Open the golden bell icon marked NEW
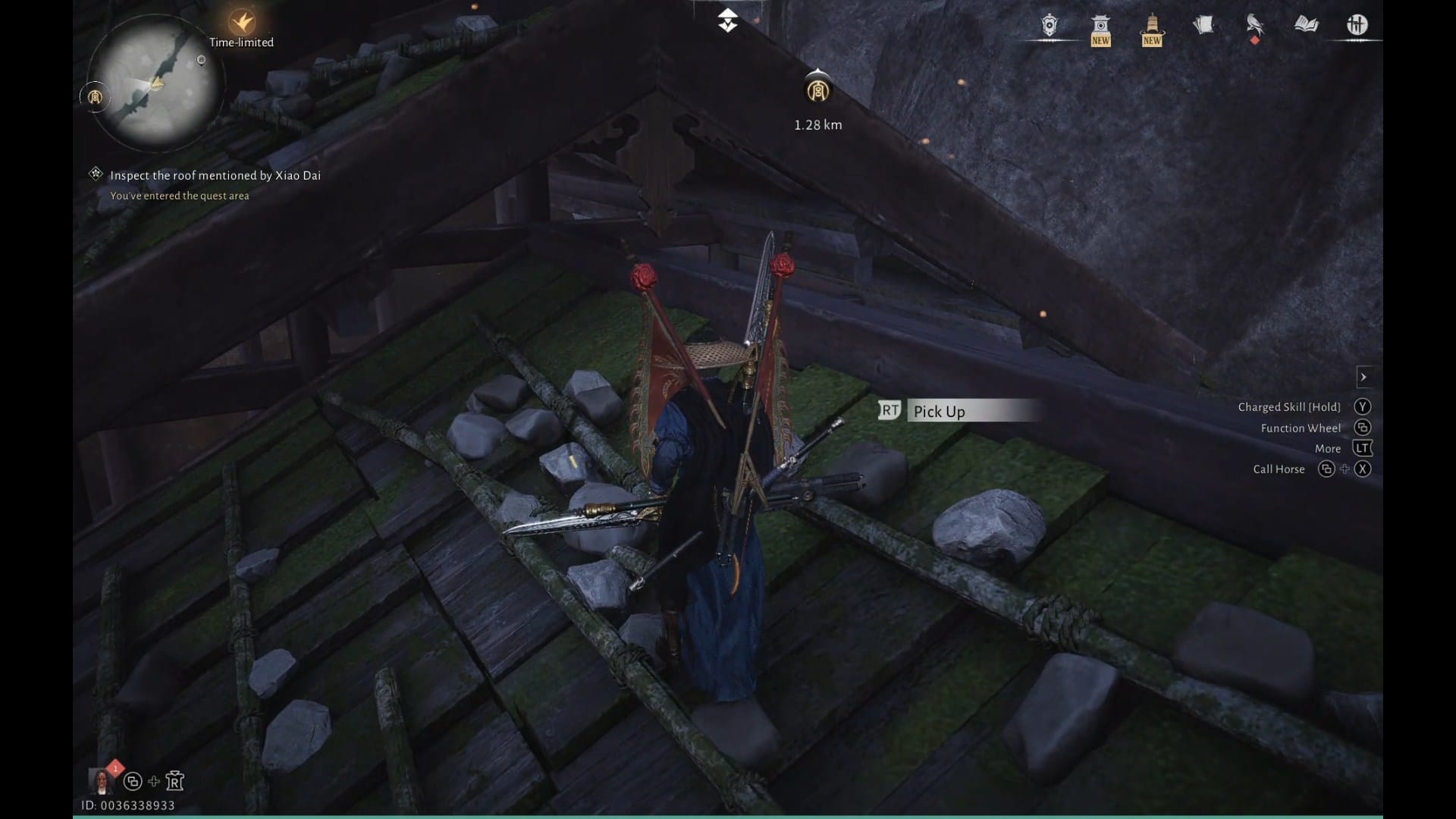Screen dimensions: 1456x819 pyautogui.click(x=1151, y=29)
